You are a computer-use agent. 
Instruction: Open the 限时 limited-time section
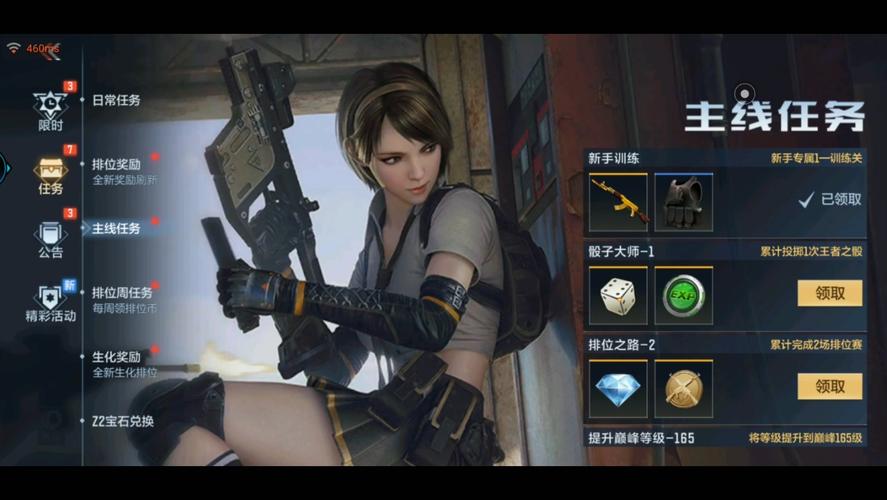pyautogui.click(x=50, y=108)
